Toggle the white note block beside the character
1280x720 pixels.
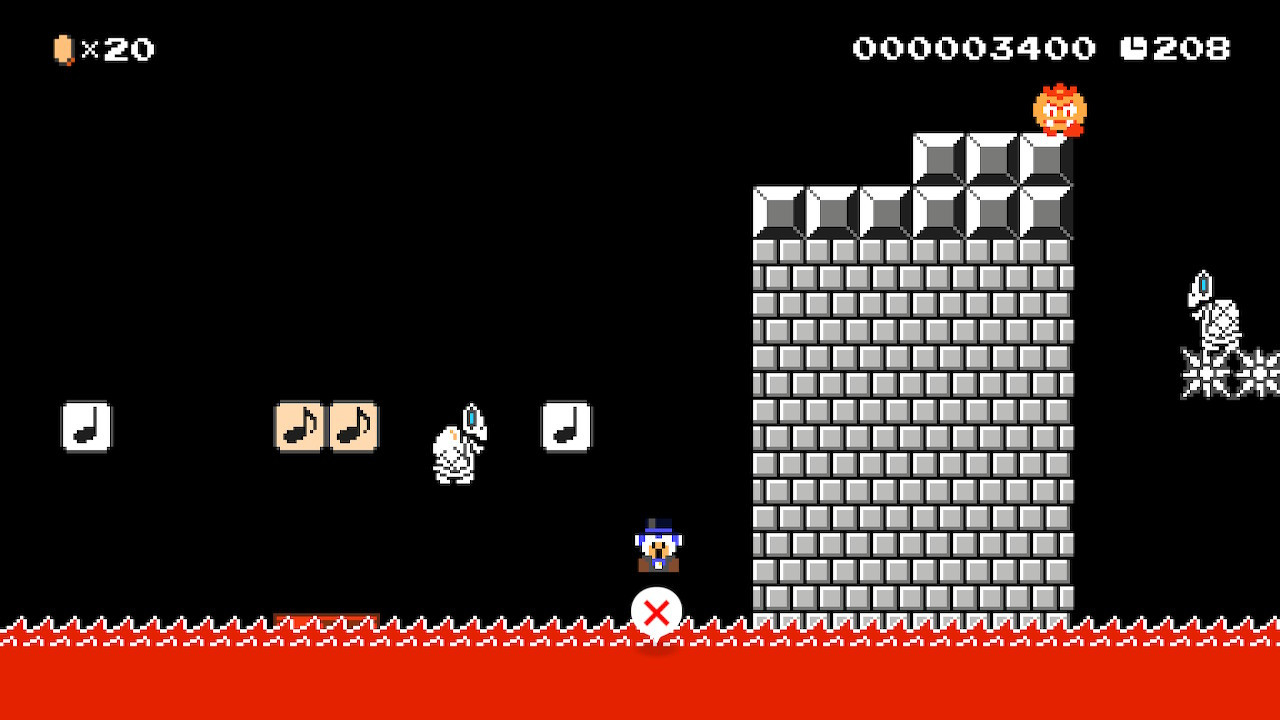tap(565, 425)
